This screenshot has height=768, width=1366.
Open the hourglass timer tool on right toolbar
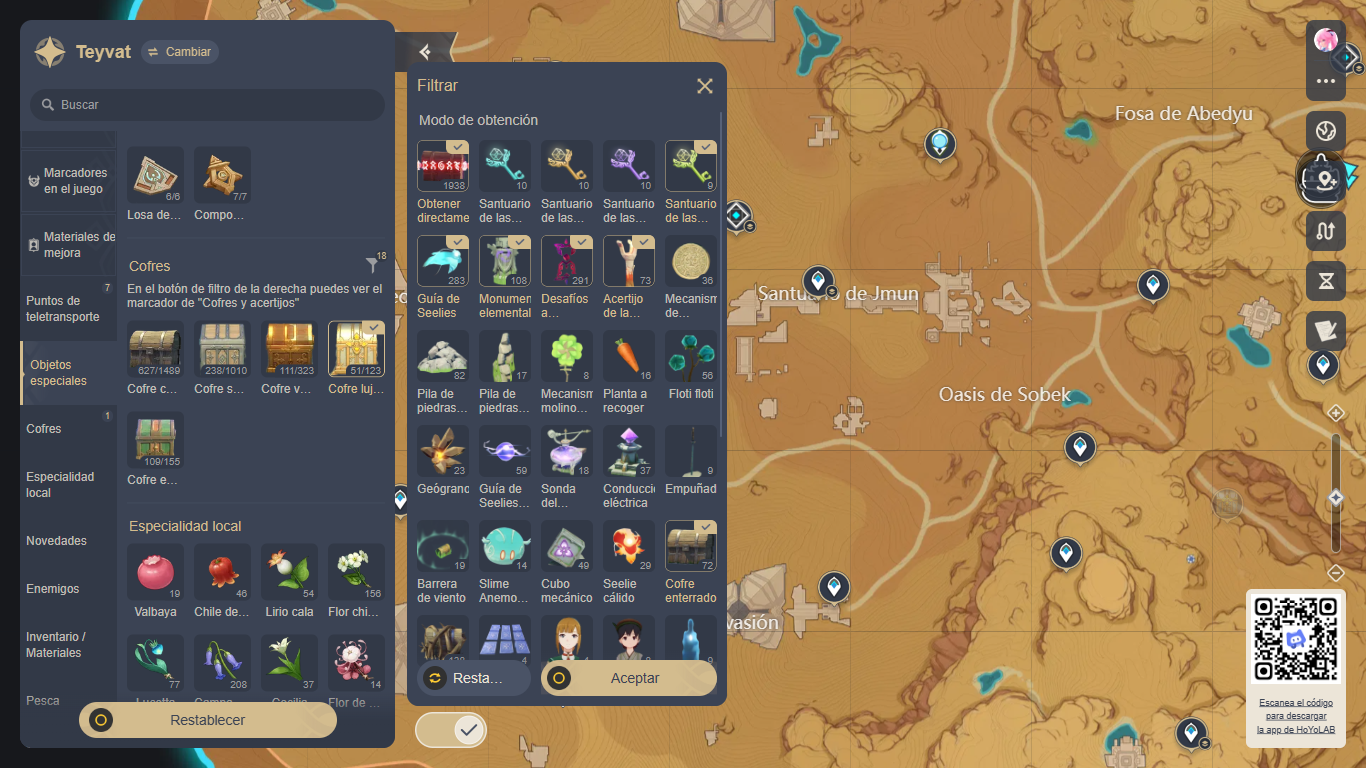click(1325, 281)
